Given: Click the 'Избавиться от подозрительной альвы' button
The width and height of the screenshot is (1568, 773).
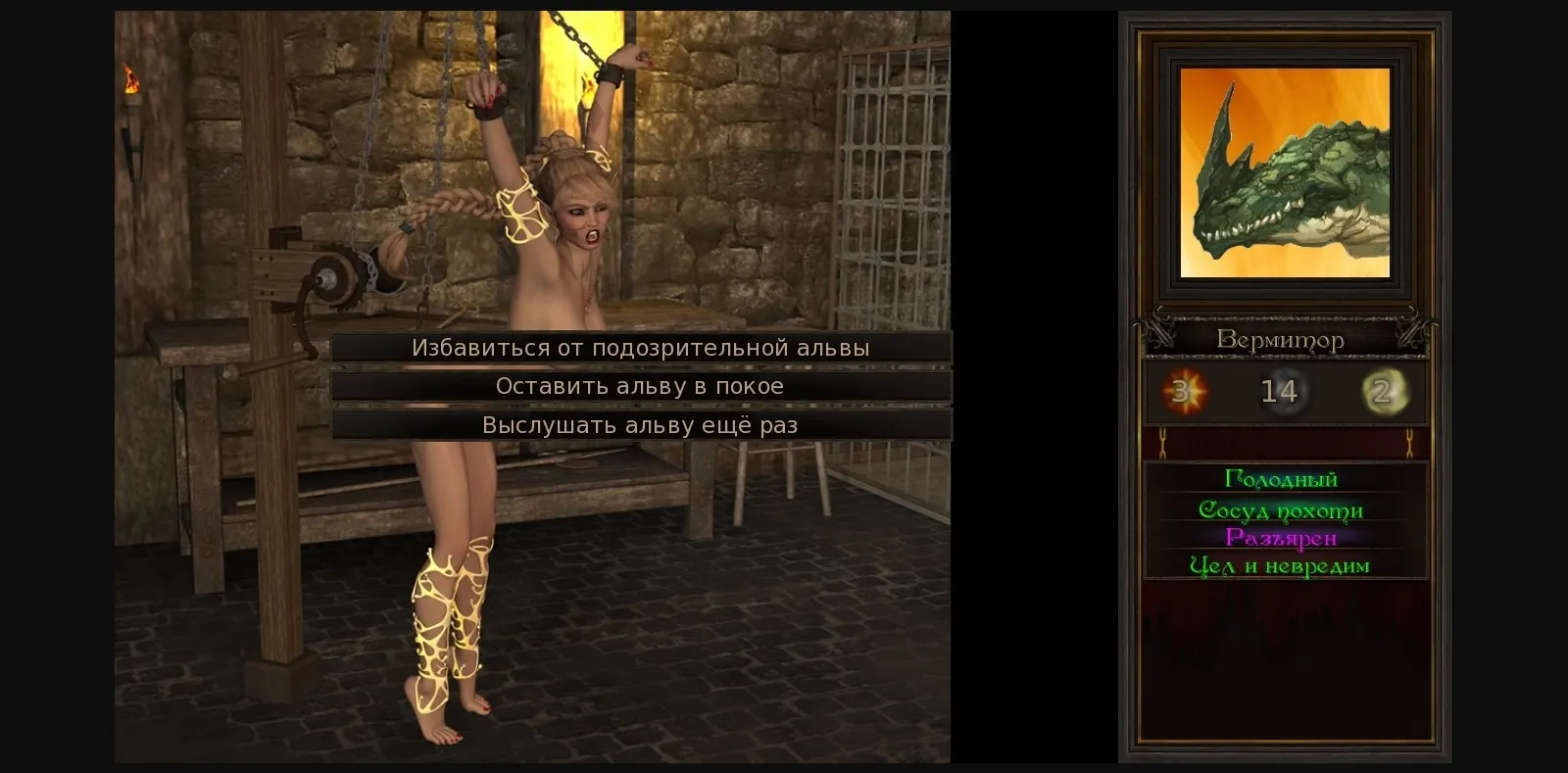Looking at the screenshot, I should pos(642,347).
